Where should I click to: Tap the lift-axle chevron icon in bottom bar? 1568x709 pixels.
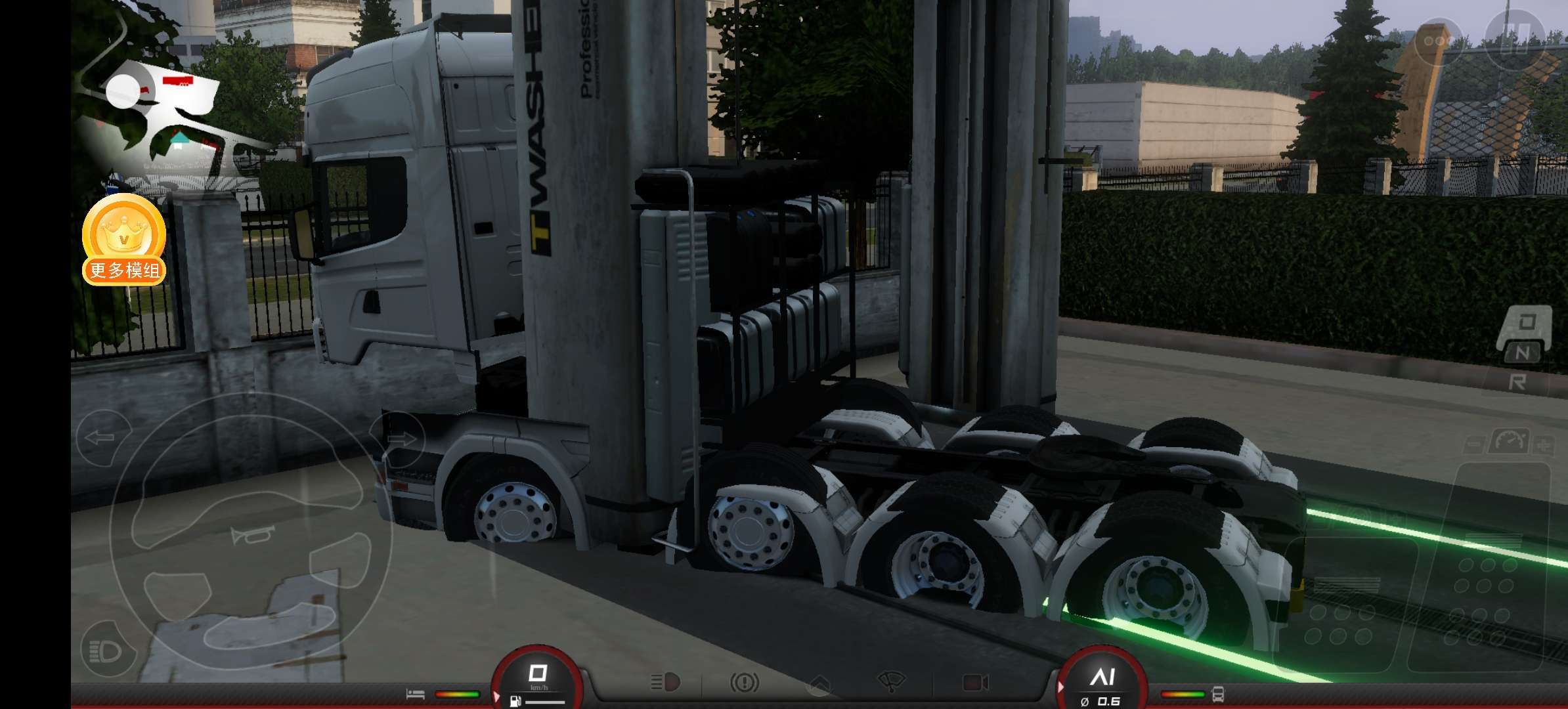click(818, 684)
